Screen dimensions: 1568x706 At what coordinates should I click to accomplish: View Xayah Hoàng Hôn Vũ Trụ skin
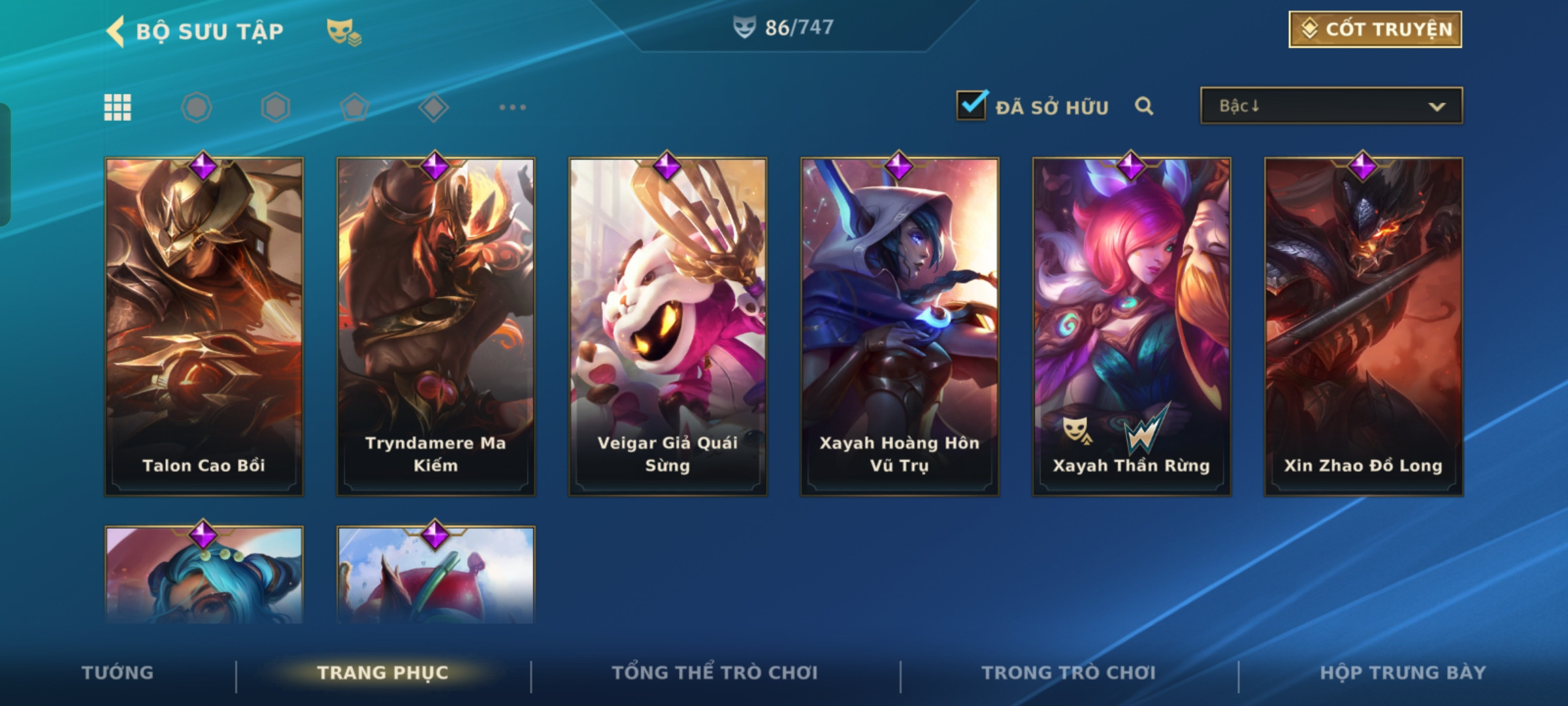900,326
